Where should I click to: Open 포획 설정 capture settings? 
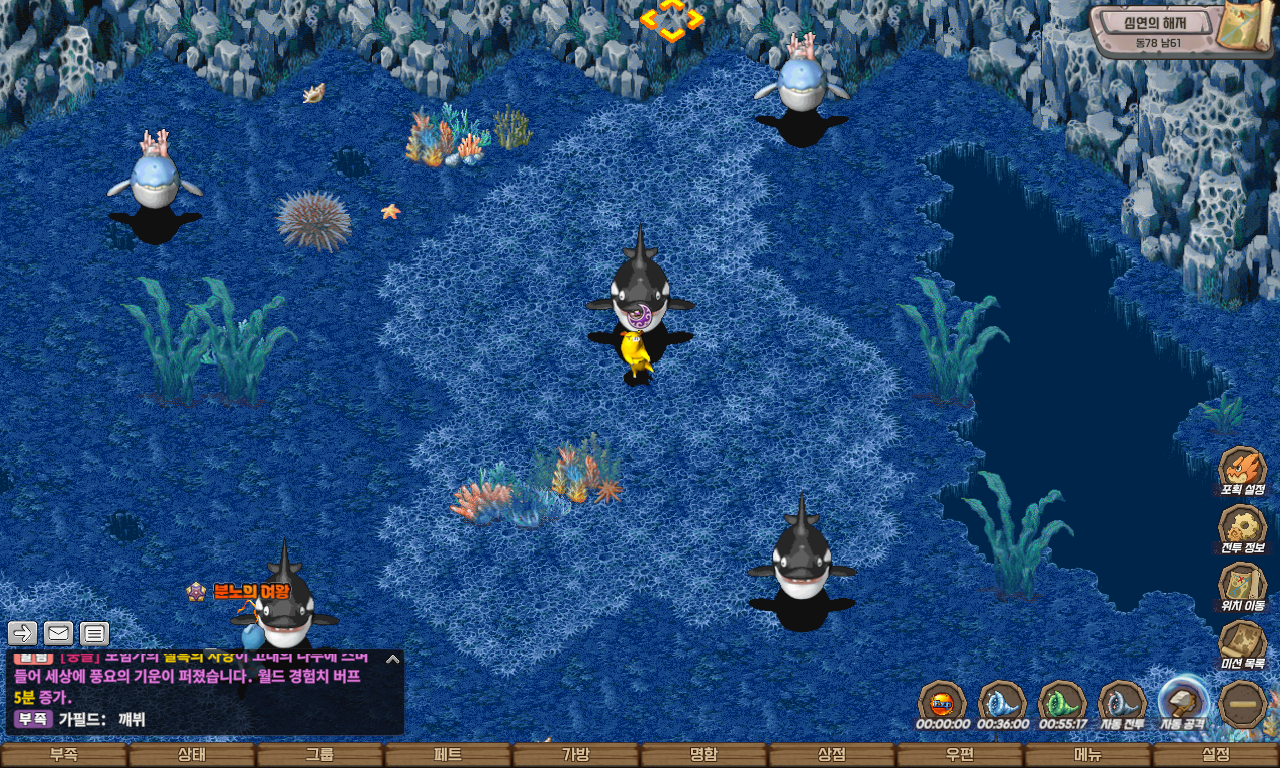[1242, 470]
